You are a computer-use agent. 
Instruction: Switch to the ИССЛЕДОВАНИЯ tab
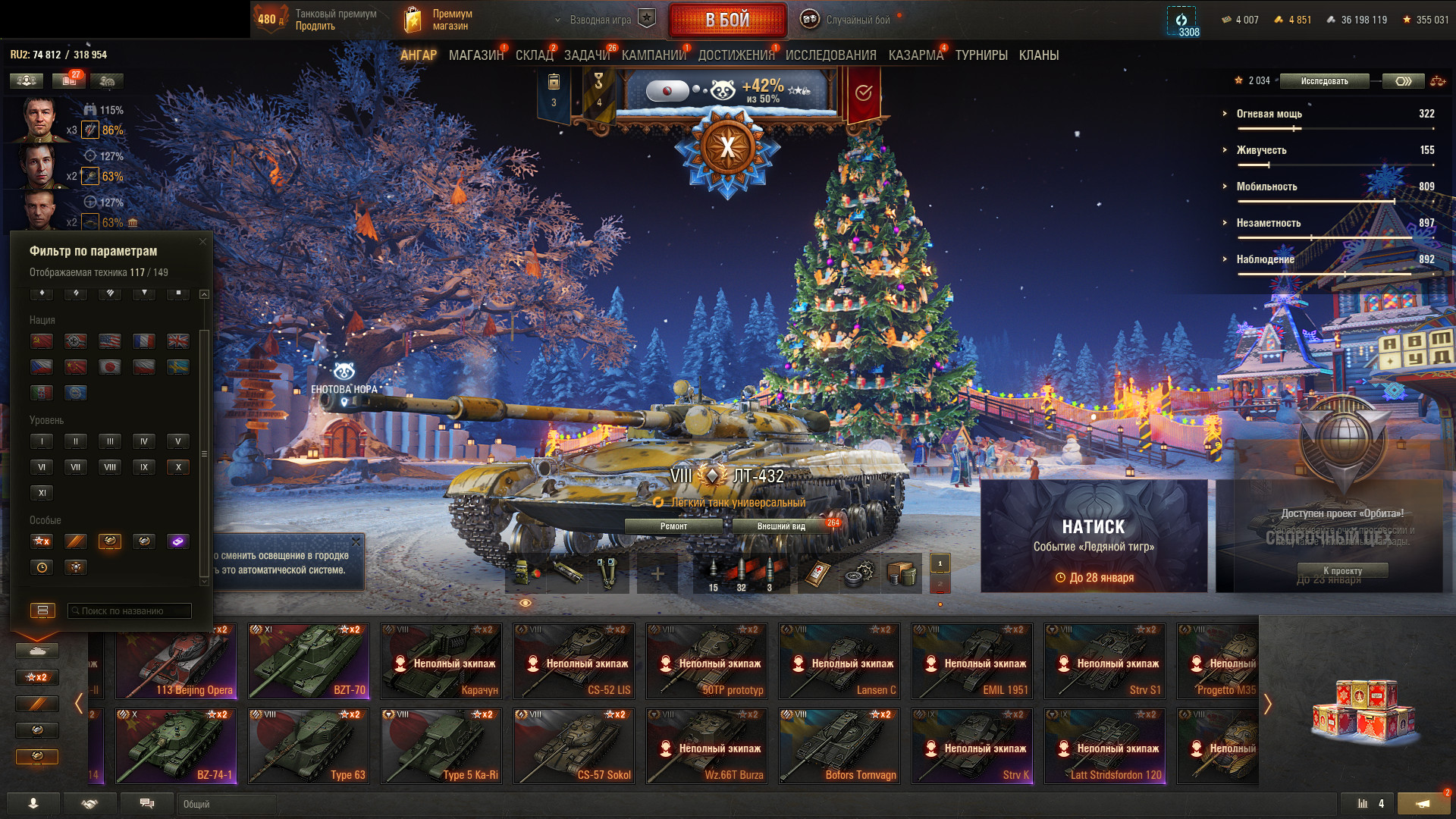[x=830, y=55]
